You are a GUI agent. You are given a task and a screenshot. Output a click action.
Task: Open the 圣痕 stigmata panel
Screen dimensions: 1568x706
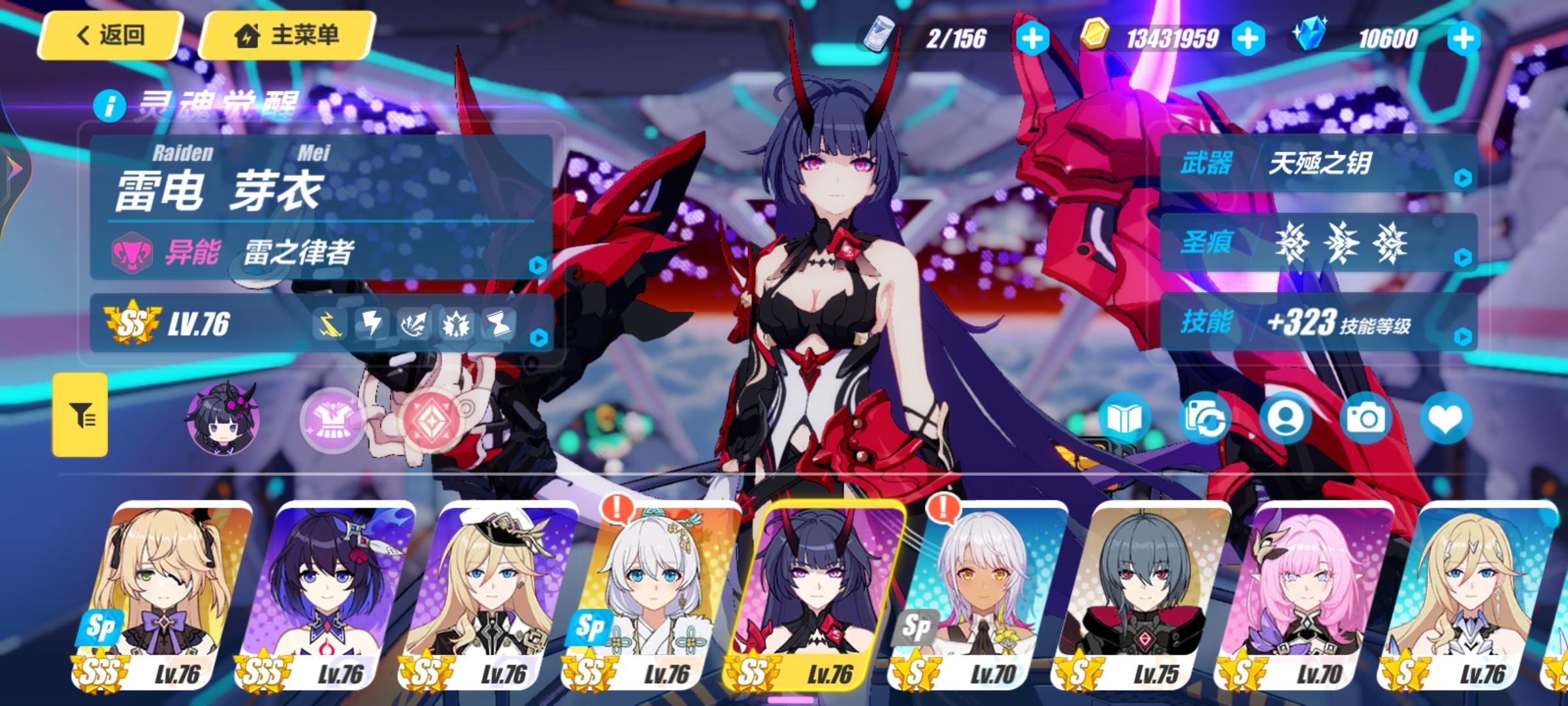[1318, 243]
